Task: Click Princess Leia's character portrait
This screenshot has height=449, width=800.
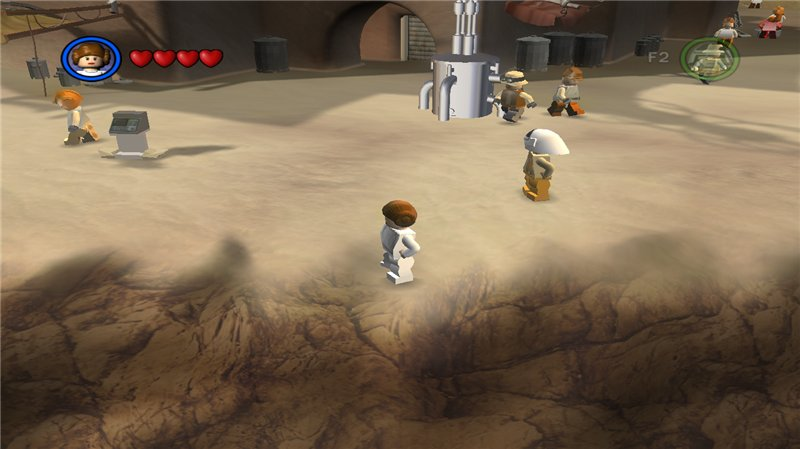Action: [91, 59]
